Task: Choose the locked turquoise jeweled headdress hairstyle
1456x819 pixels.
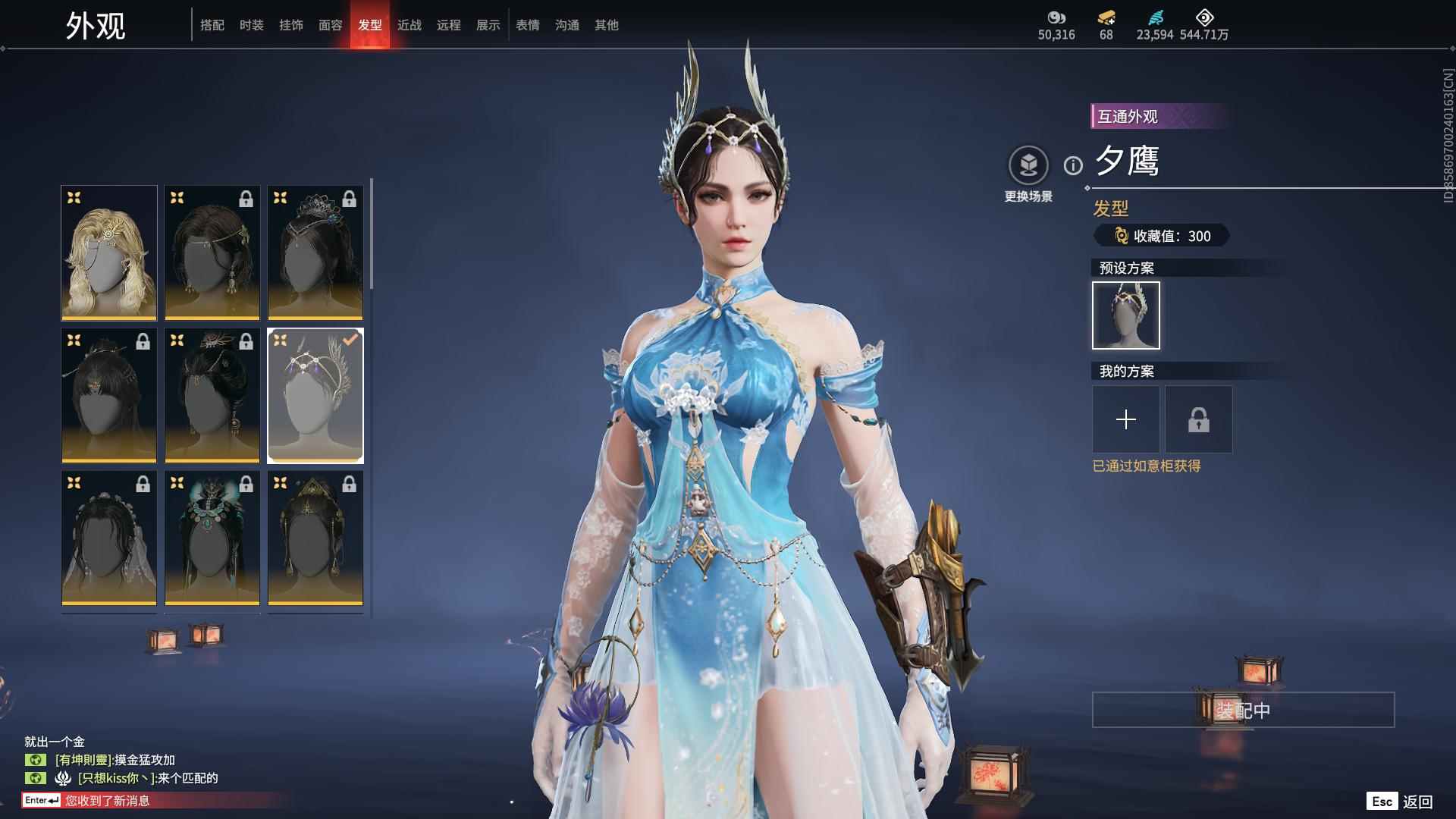Action: pyautogui.click(x=212, y=538)
